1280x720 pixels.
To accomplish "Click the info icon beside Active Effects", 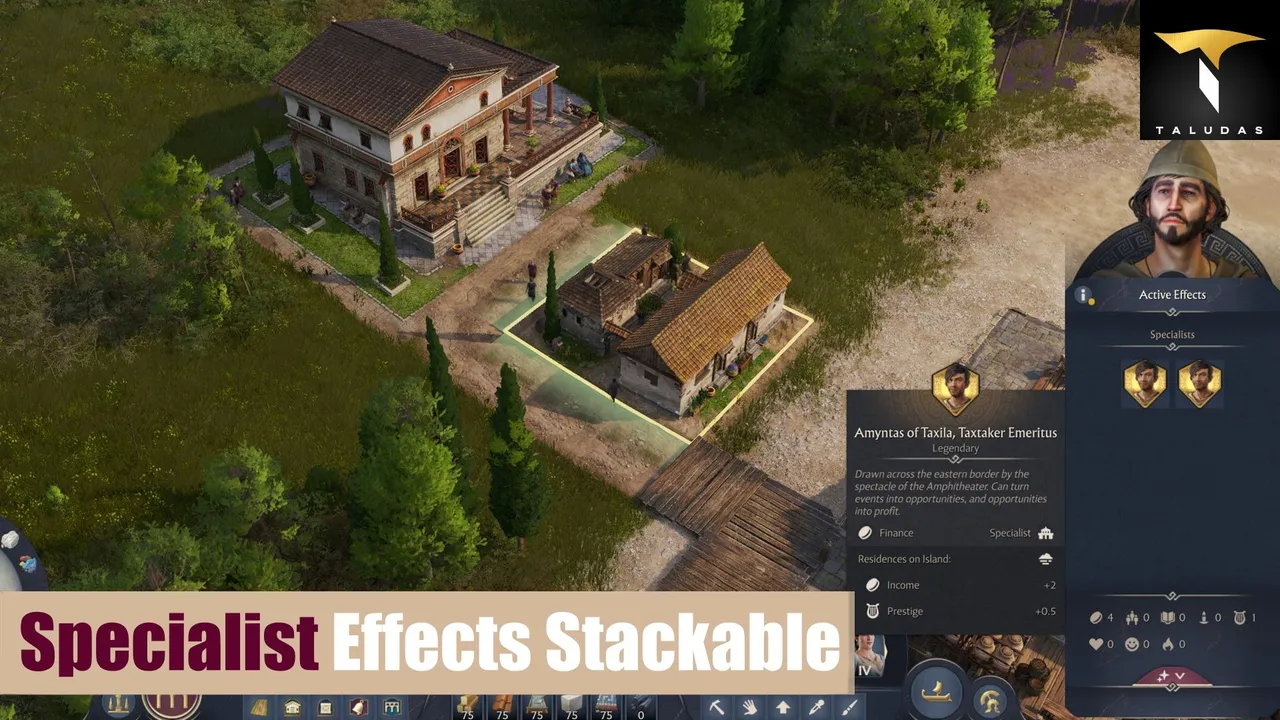I will (1082, 295).
